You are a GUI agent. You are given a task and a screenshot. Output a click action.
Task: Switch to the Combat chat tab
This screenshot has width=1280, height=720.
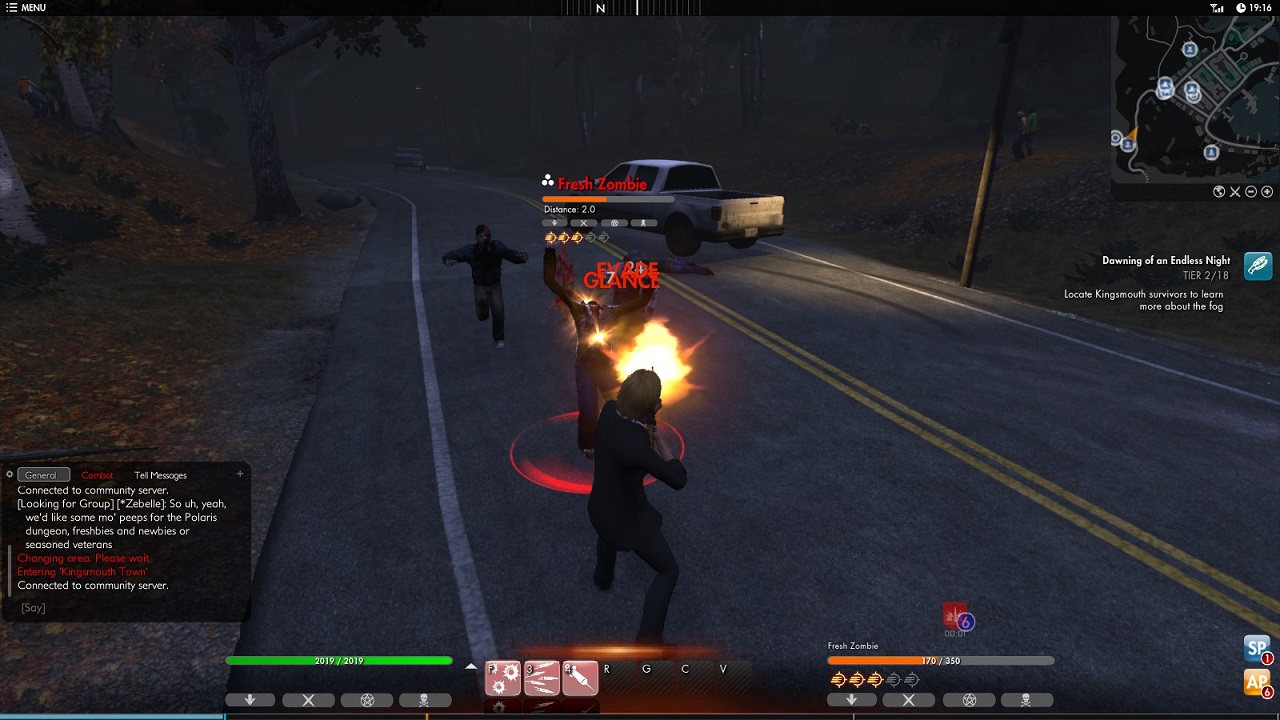[x=97, y=475]
